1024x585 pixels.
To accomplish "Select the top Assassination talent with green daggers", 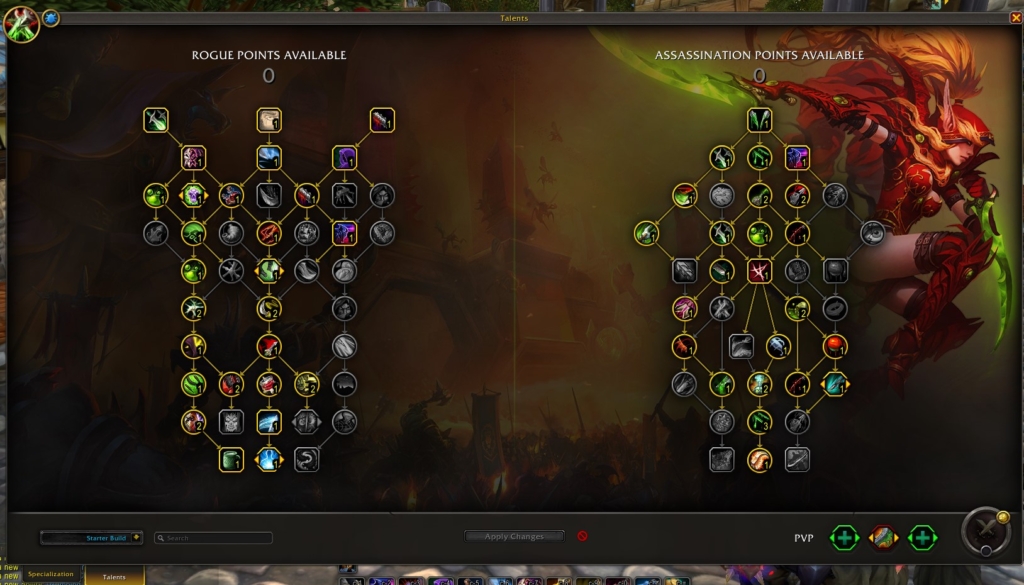I will (x=760, y=120).
